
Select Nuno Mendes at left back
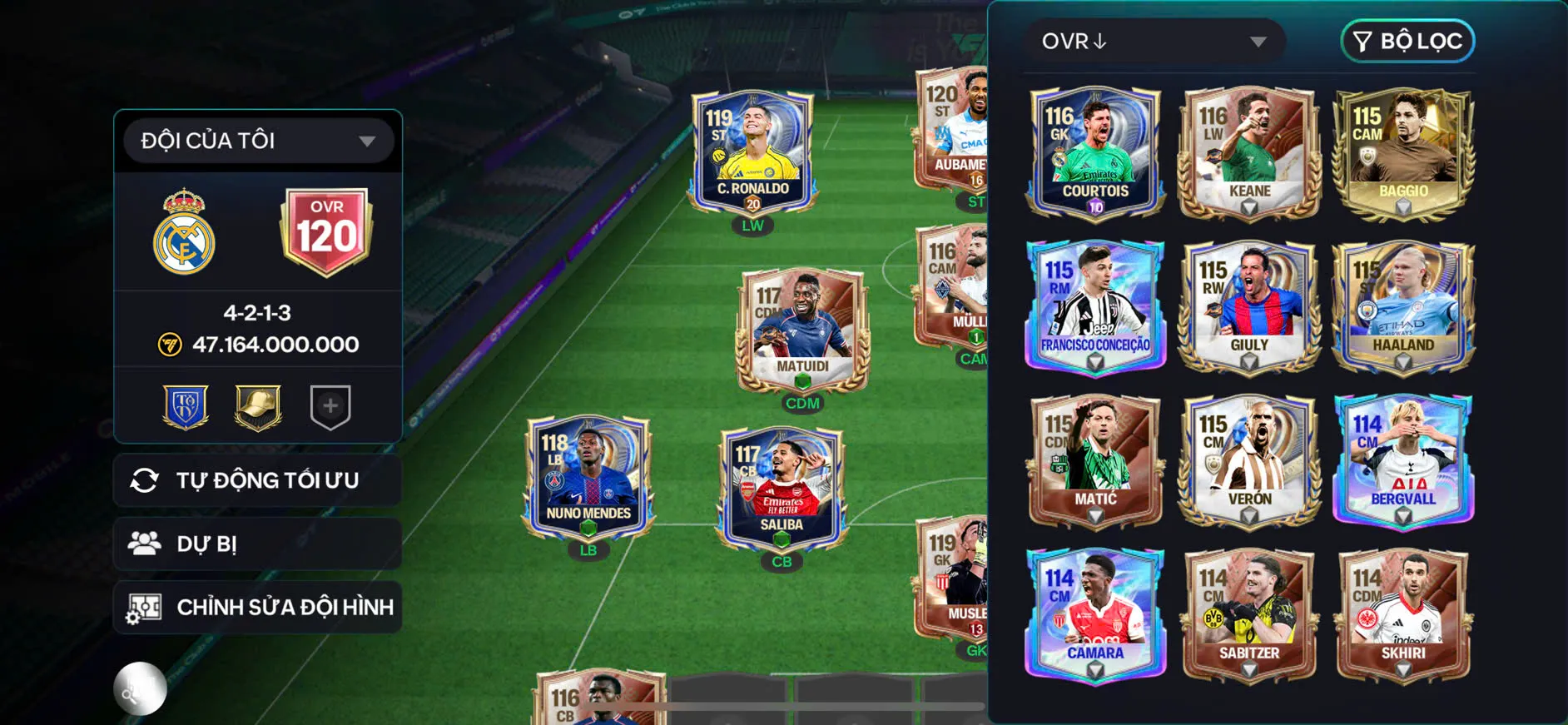(588, 477)
